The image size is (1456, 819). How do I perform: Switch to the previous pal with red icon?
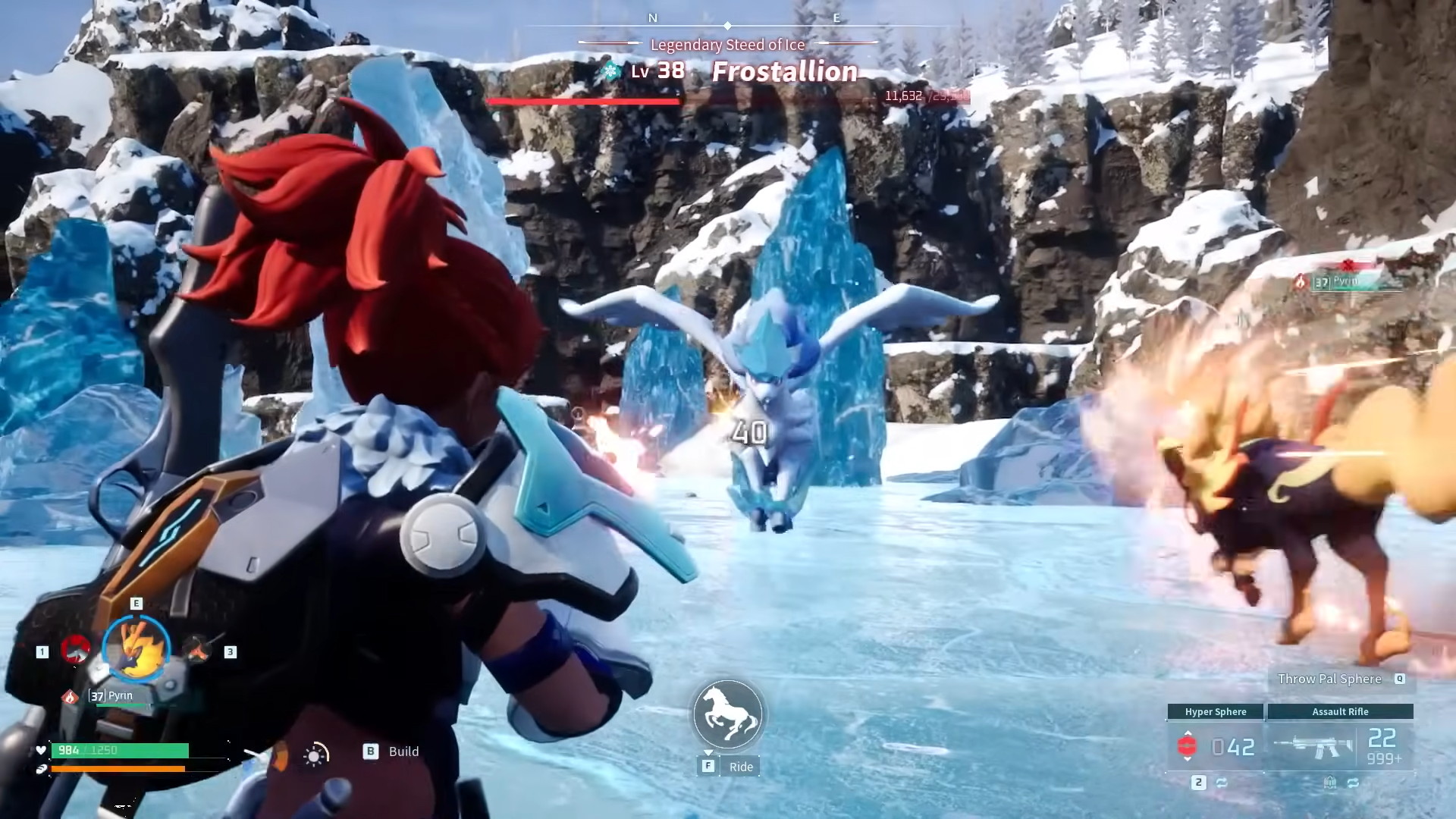(75, 650)
